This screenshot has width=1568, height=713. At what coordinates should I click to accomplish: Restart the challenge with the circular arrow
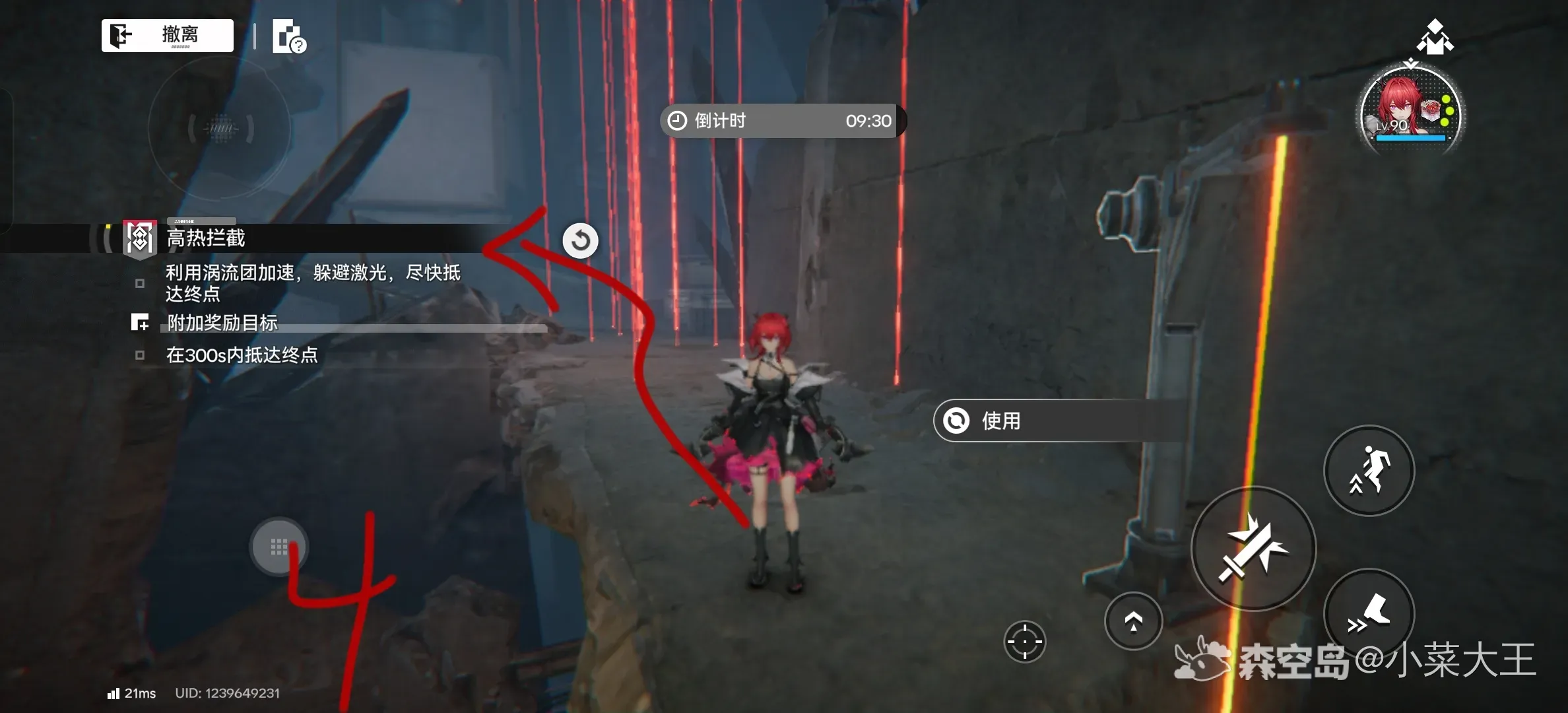coord(581,240)
